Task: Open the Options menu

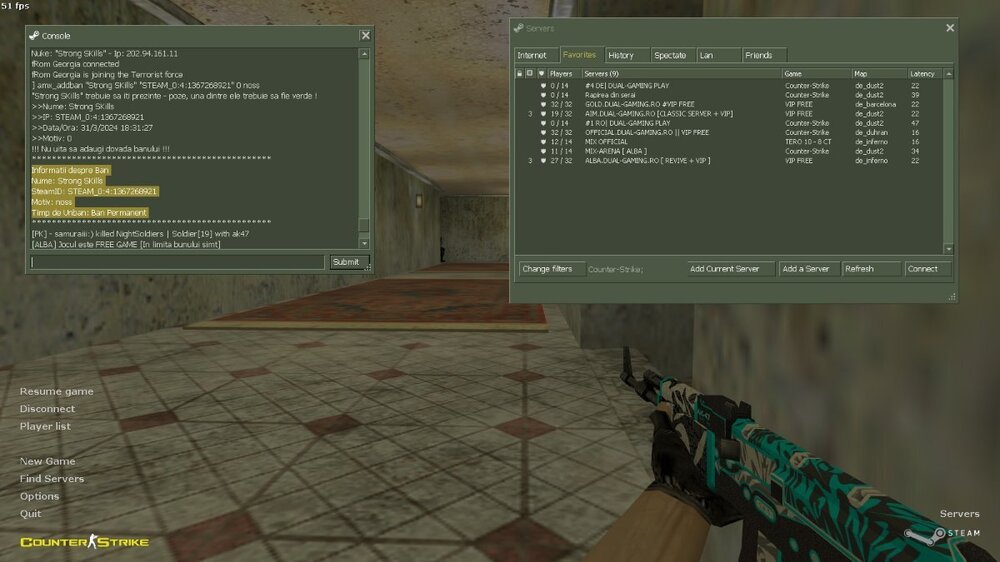Action: [x=40, y=496]
